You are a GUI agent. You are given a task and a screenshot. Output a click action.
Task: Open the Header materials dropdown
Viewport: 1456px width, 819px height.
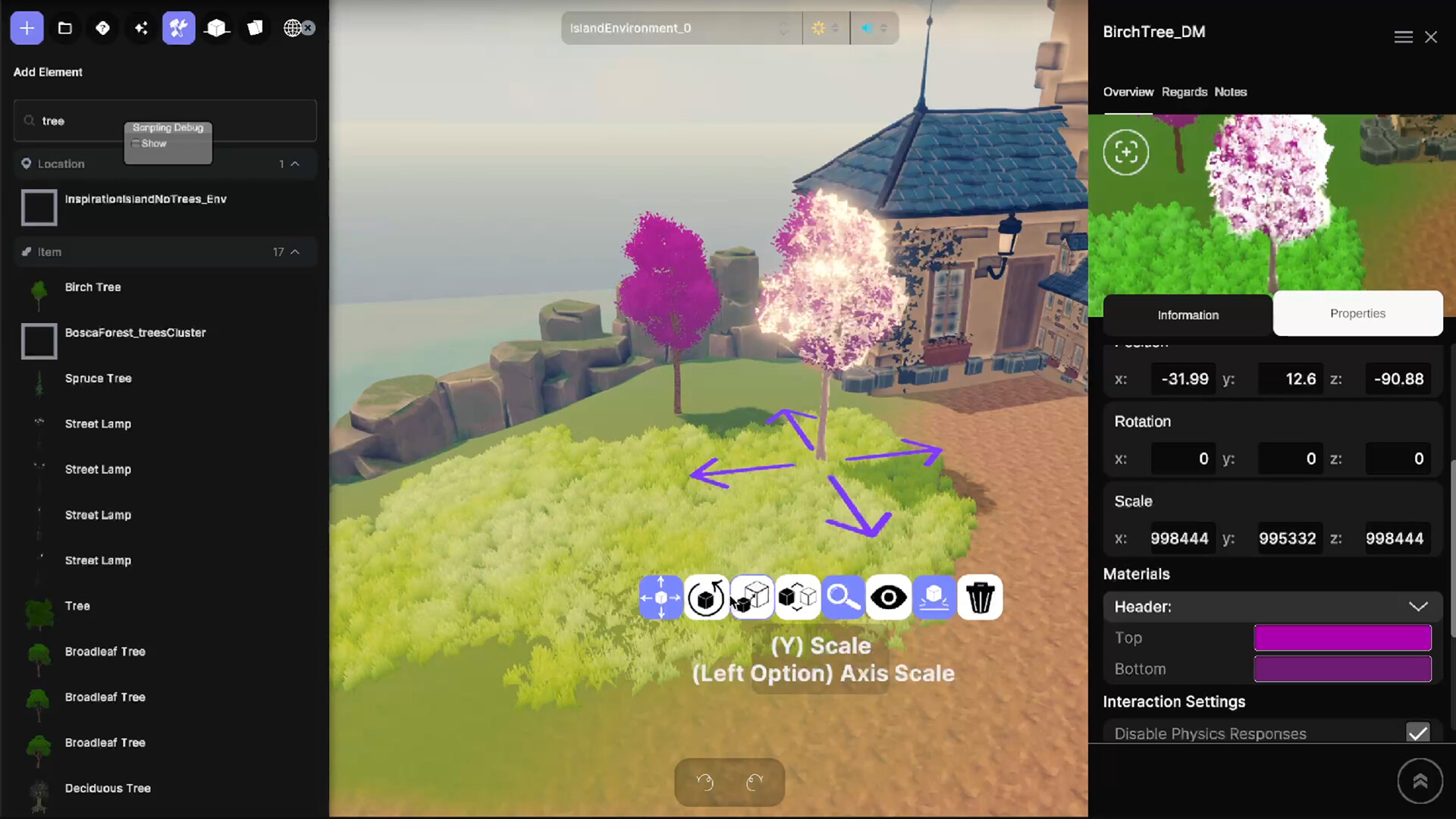click(x=1417, y=607)
